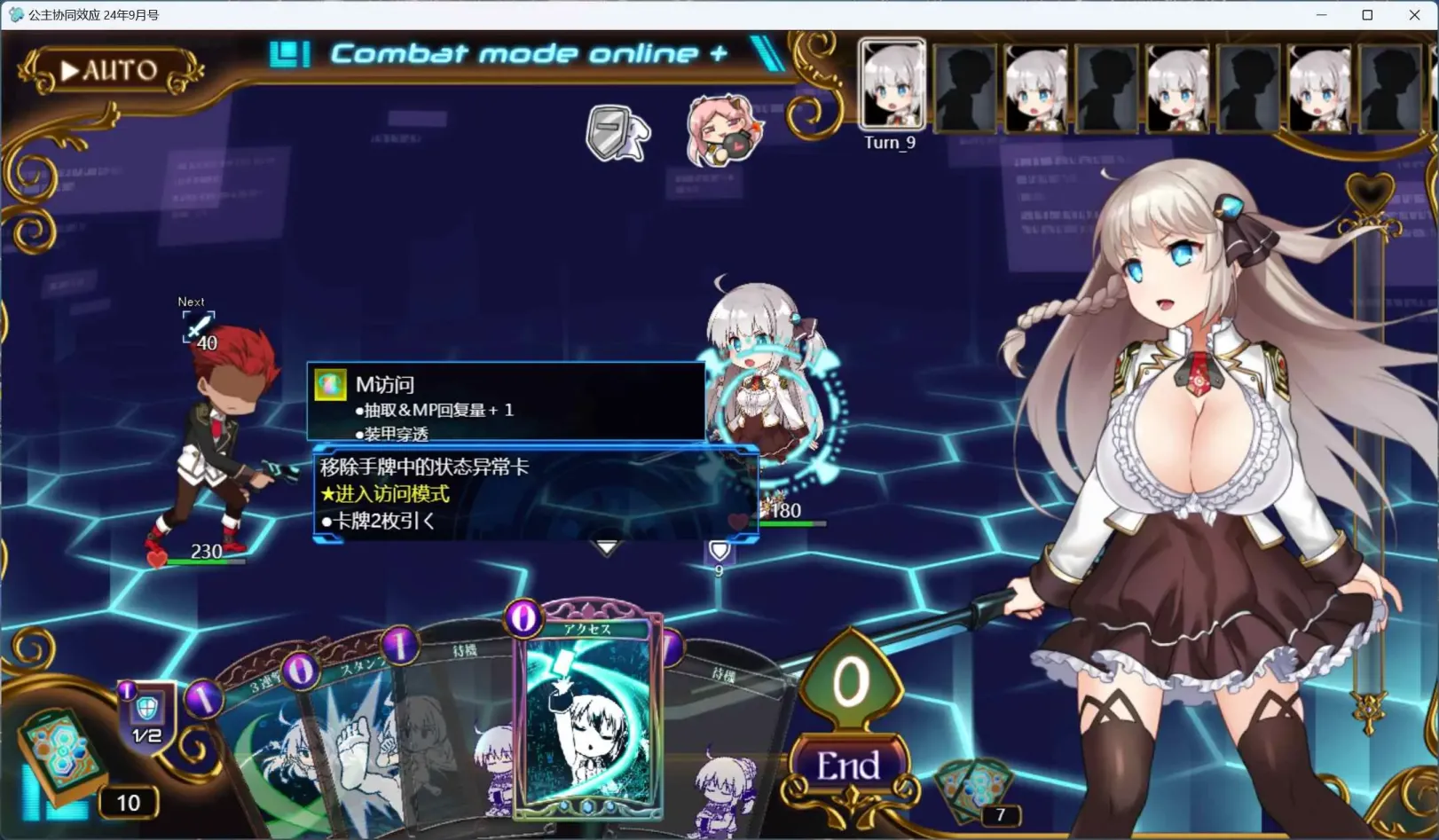Expand the Turn_9 character portrait frame

pos(891,86)
